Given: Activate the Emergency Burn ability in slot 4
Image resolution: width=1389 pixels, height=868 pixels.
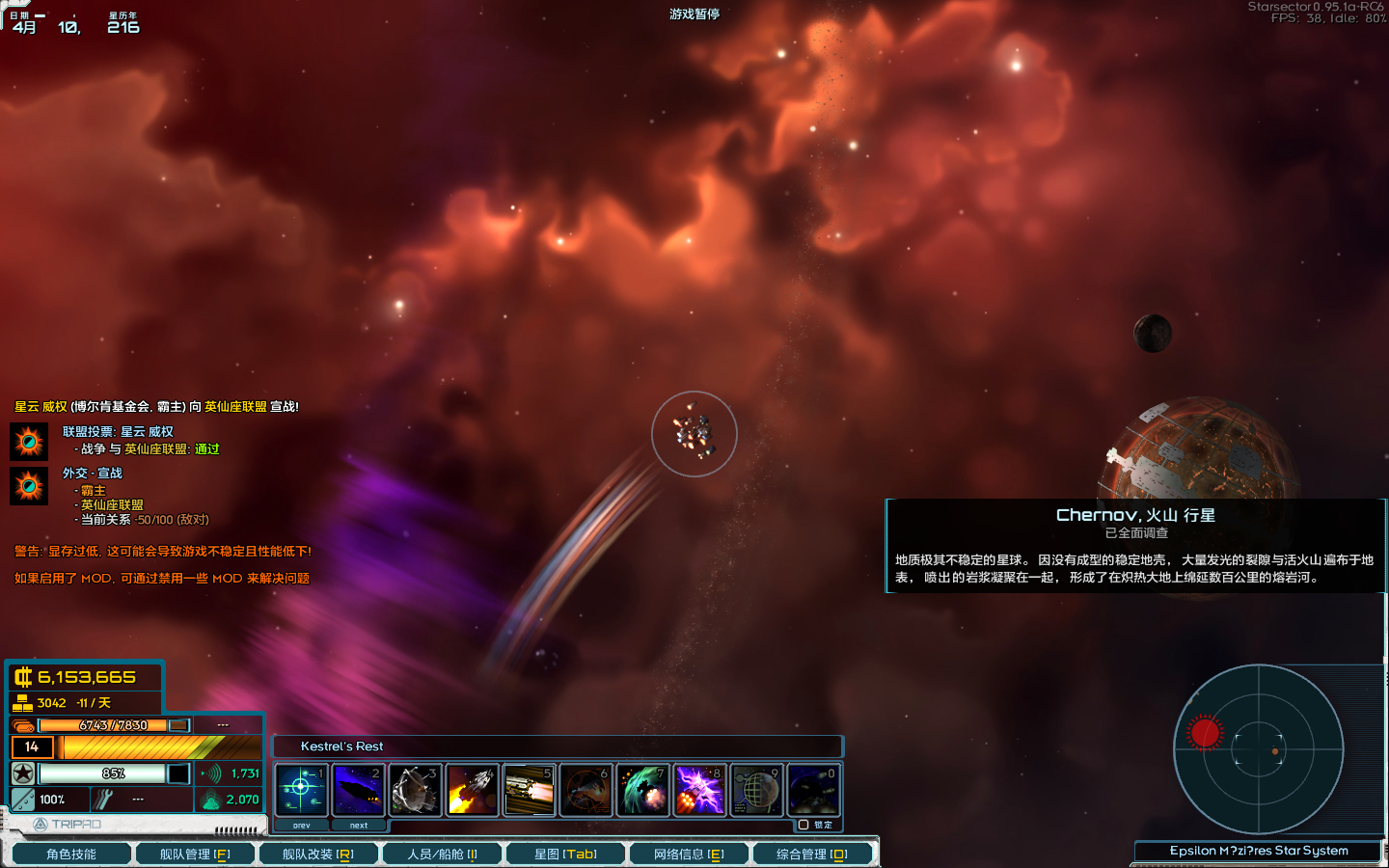Looking at the screenshot, I should [x=473, y=789].
